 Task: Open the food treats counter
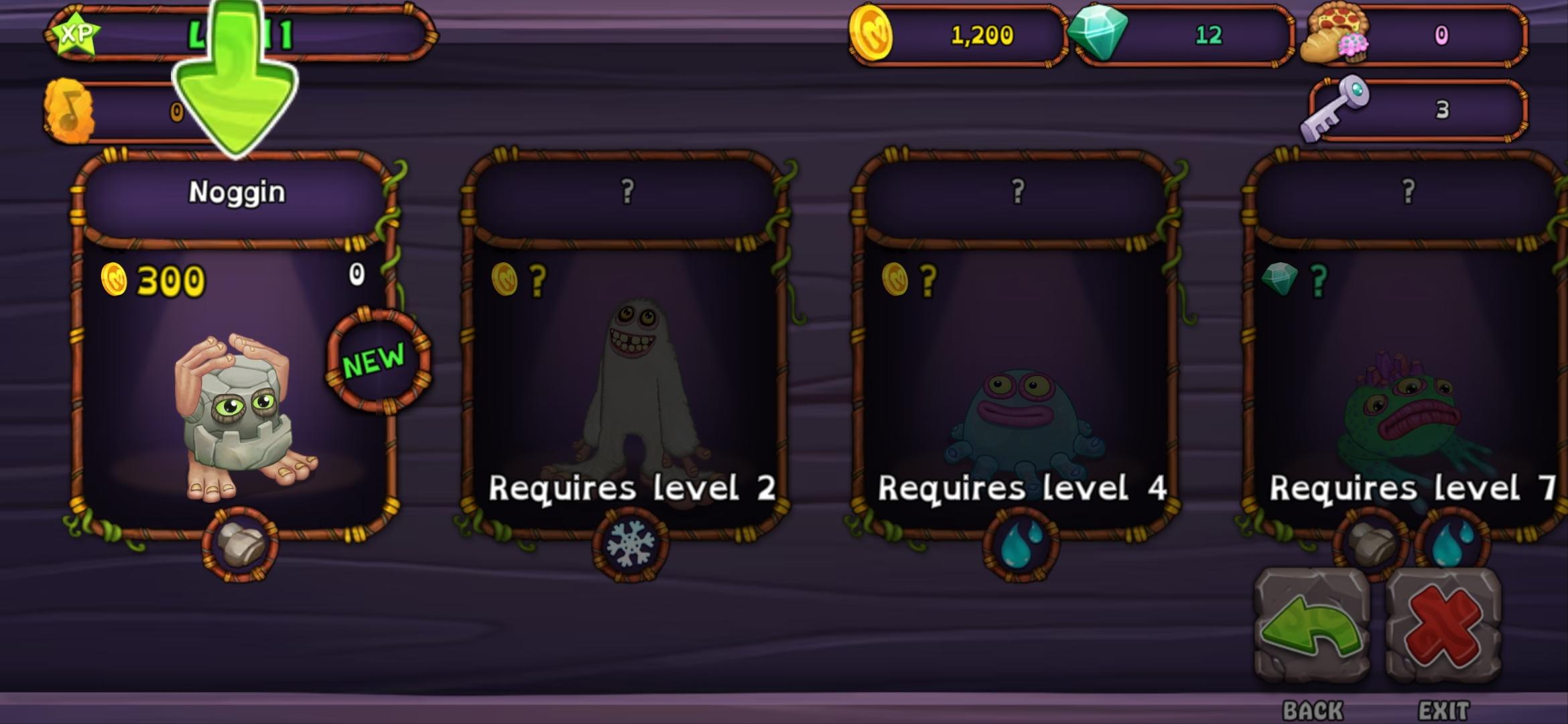click(x=1414, y=35)
